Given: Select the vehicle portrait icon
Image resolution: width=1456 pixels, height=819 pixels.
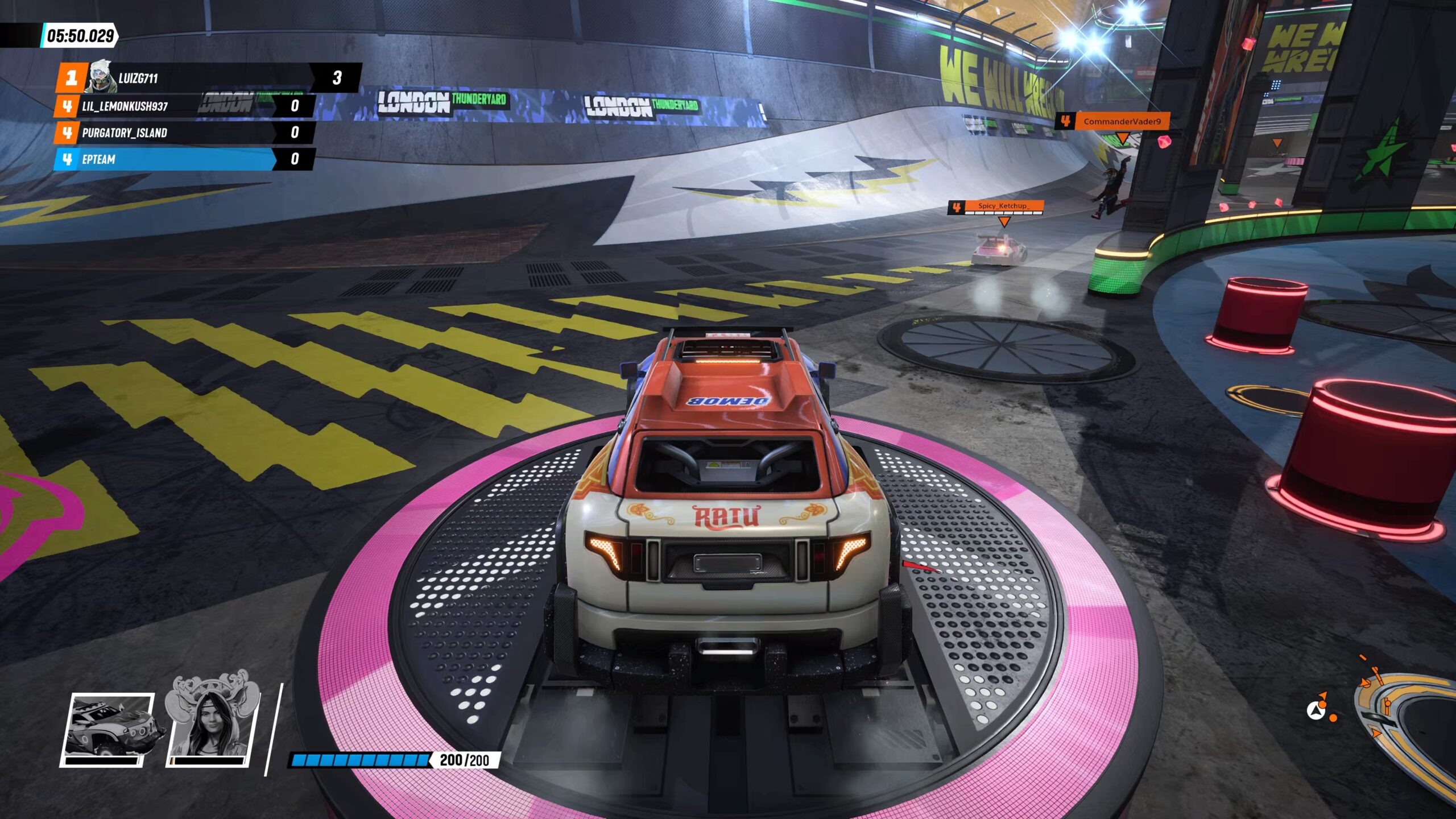Looking at the screenshot, I should 107,730.
